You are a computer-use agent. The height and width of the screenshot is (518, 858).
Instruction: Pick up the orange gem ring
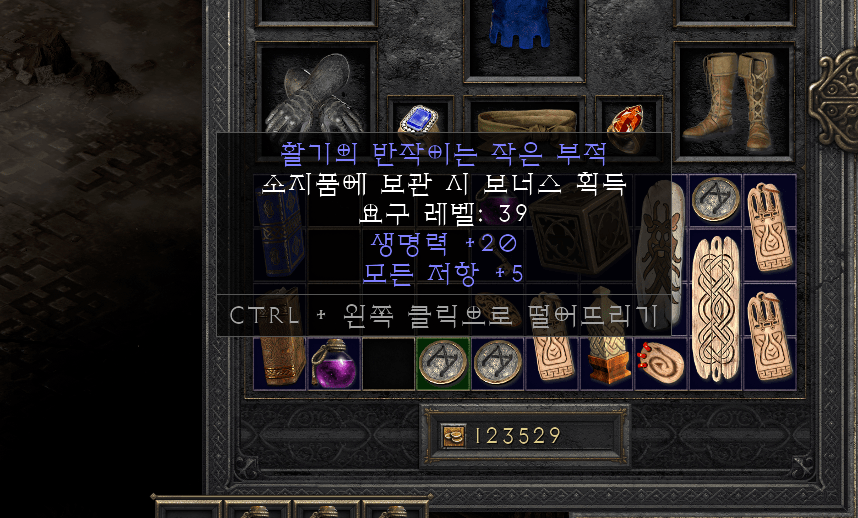pos(627,118)
